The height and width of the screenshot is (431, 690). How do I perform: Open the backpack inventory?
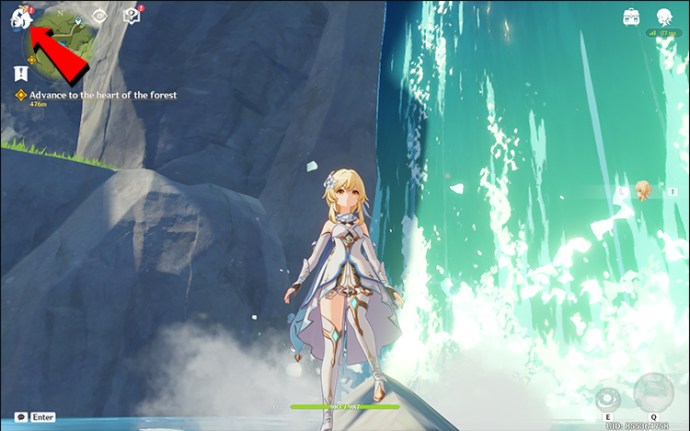pyautogui.click(x=632, y=16)
